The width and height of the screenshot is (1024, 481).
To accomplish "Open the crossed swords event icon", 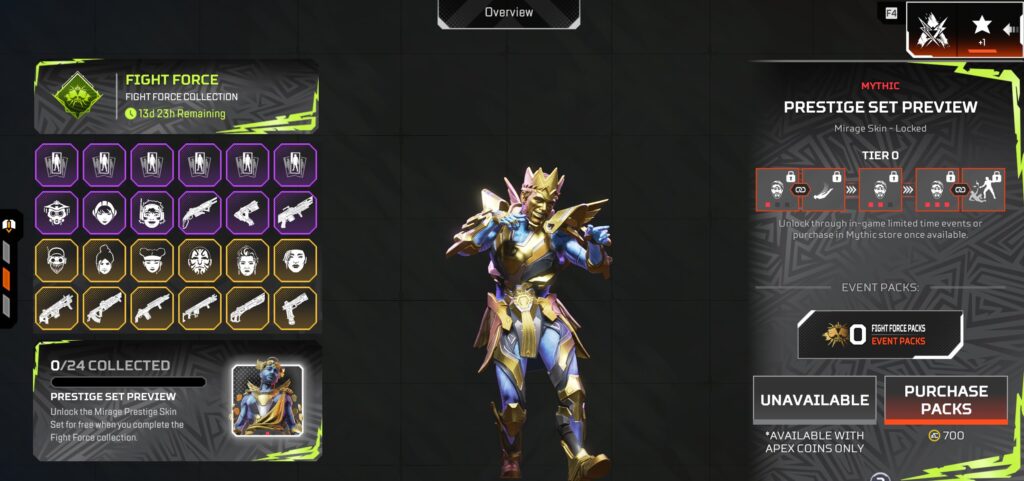I will tap(933, 30).
